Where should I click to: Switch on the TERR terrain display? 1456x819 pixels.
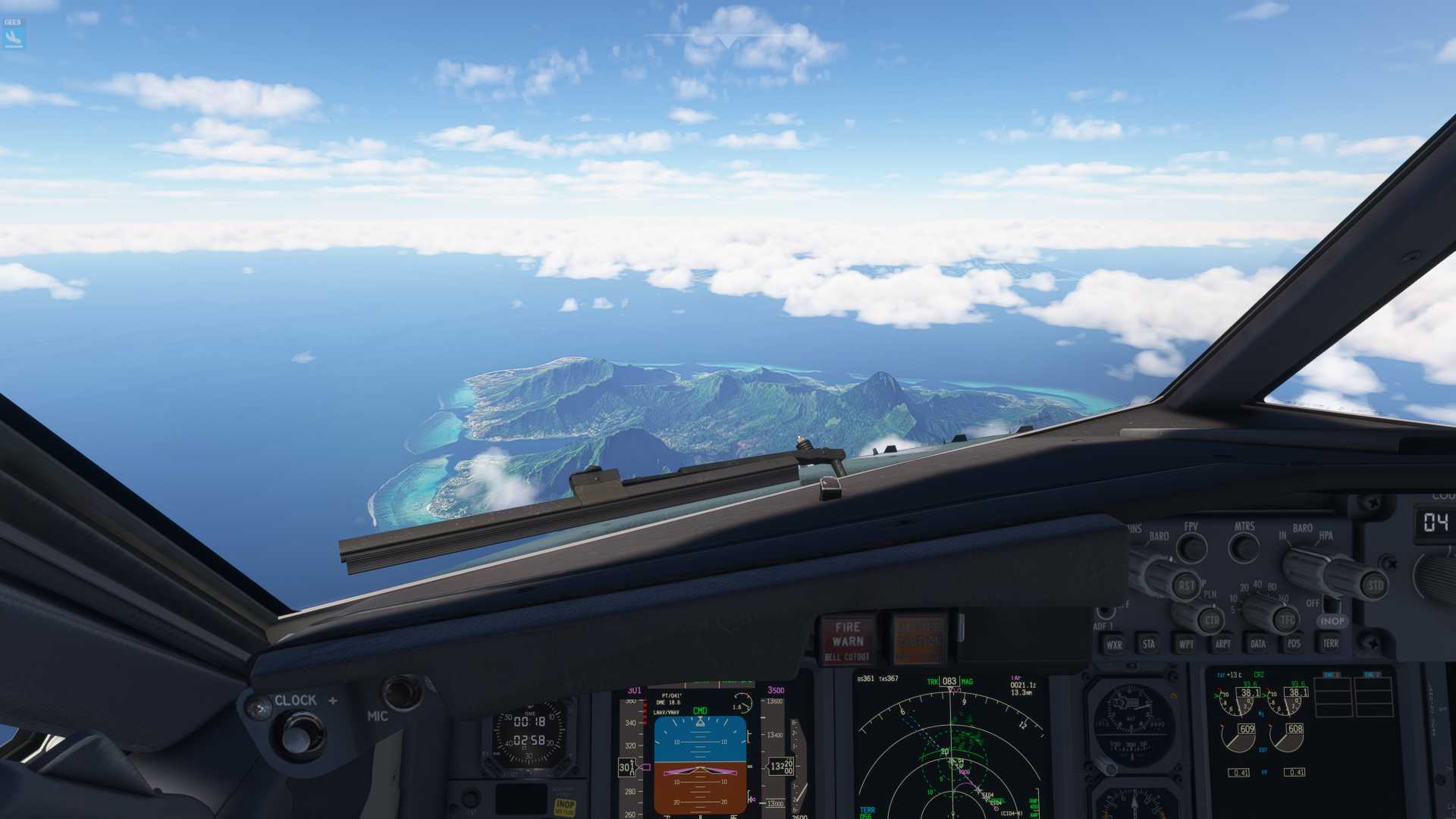tap(1330, 643)
